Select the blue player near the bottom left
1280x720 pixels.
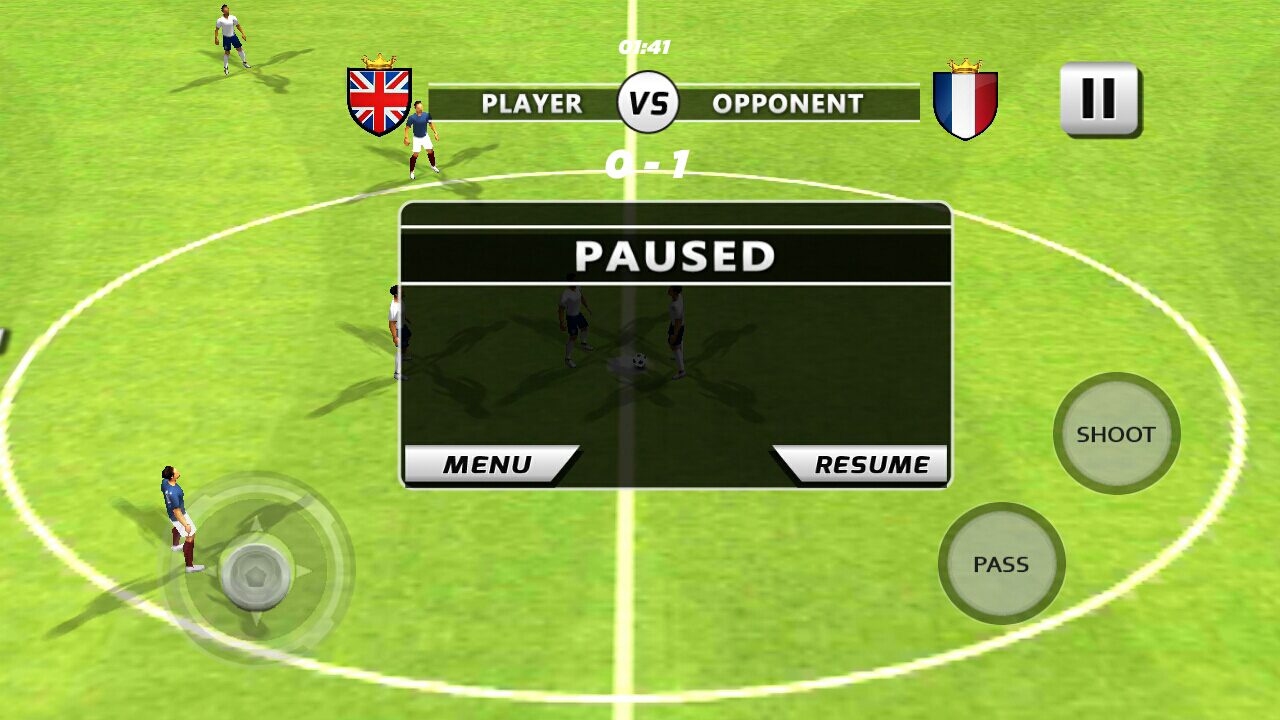178,520
